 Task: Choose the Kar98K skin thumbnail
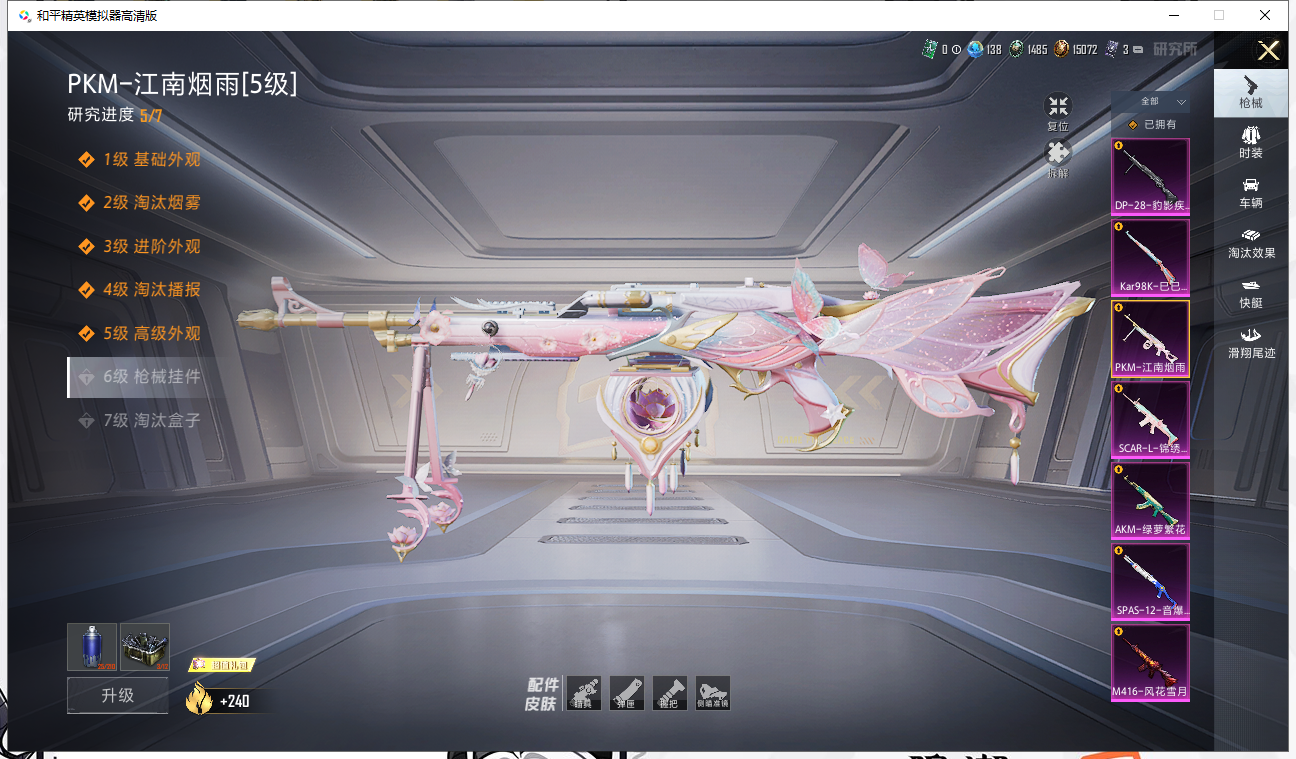(x=1150, y=257)
